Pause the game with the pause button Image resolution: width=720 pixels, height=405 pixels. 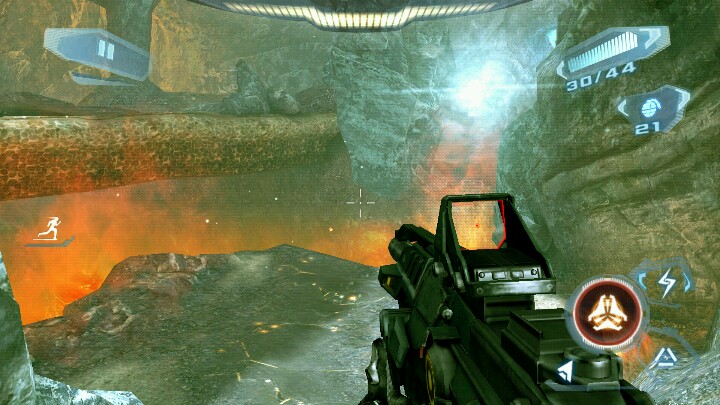click(x=105, y=50)
